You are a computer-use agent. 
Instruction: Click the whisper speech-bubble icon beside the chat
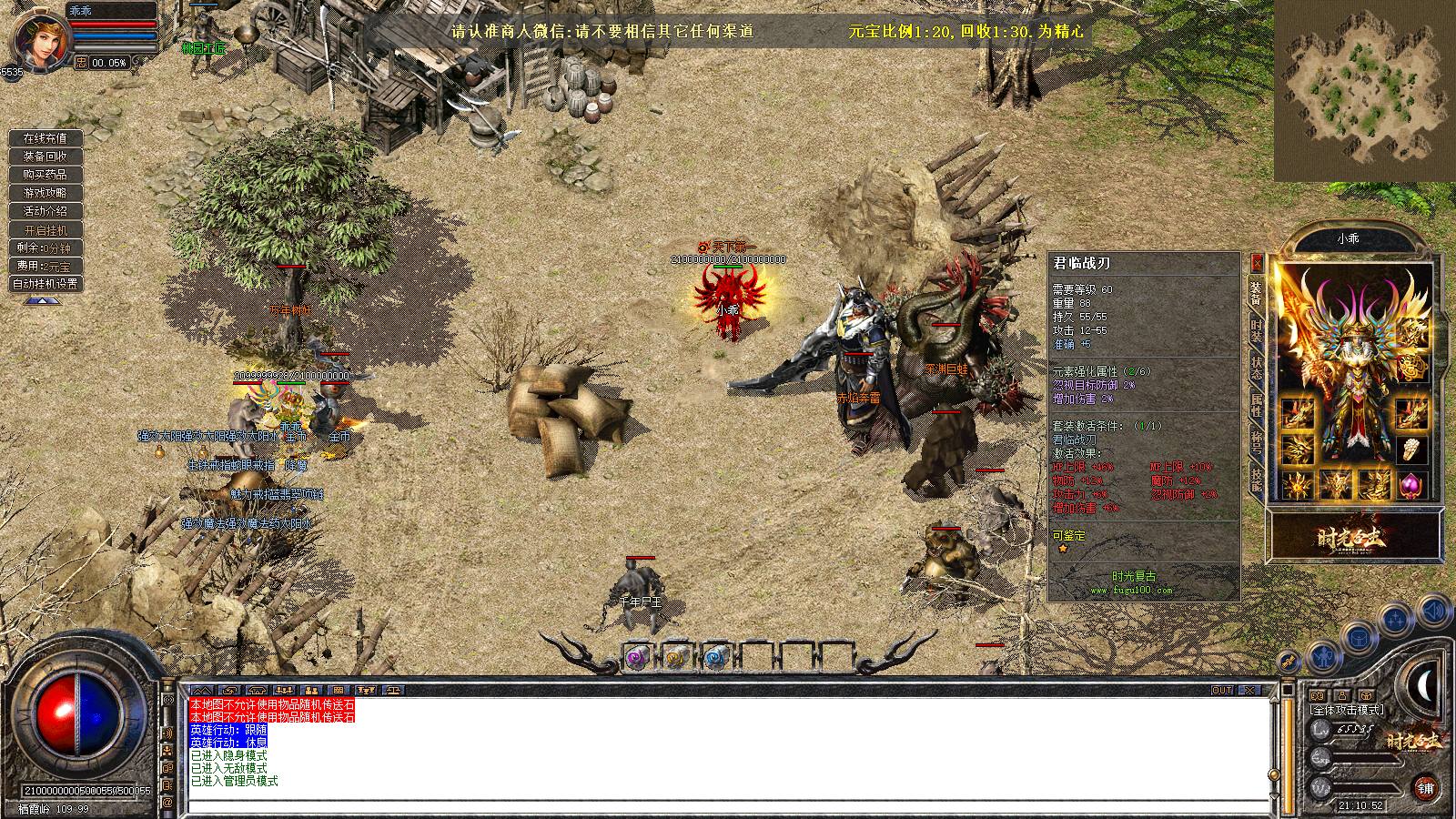point(168,768)
